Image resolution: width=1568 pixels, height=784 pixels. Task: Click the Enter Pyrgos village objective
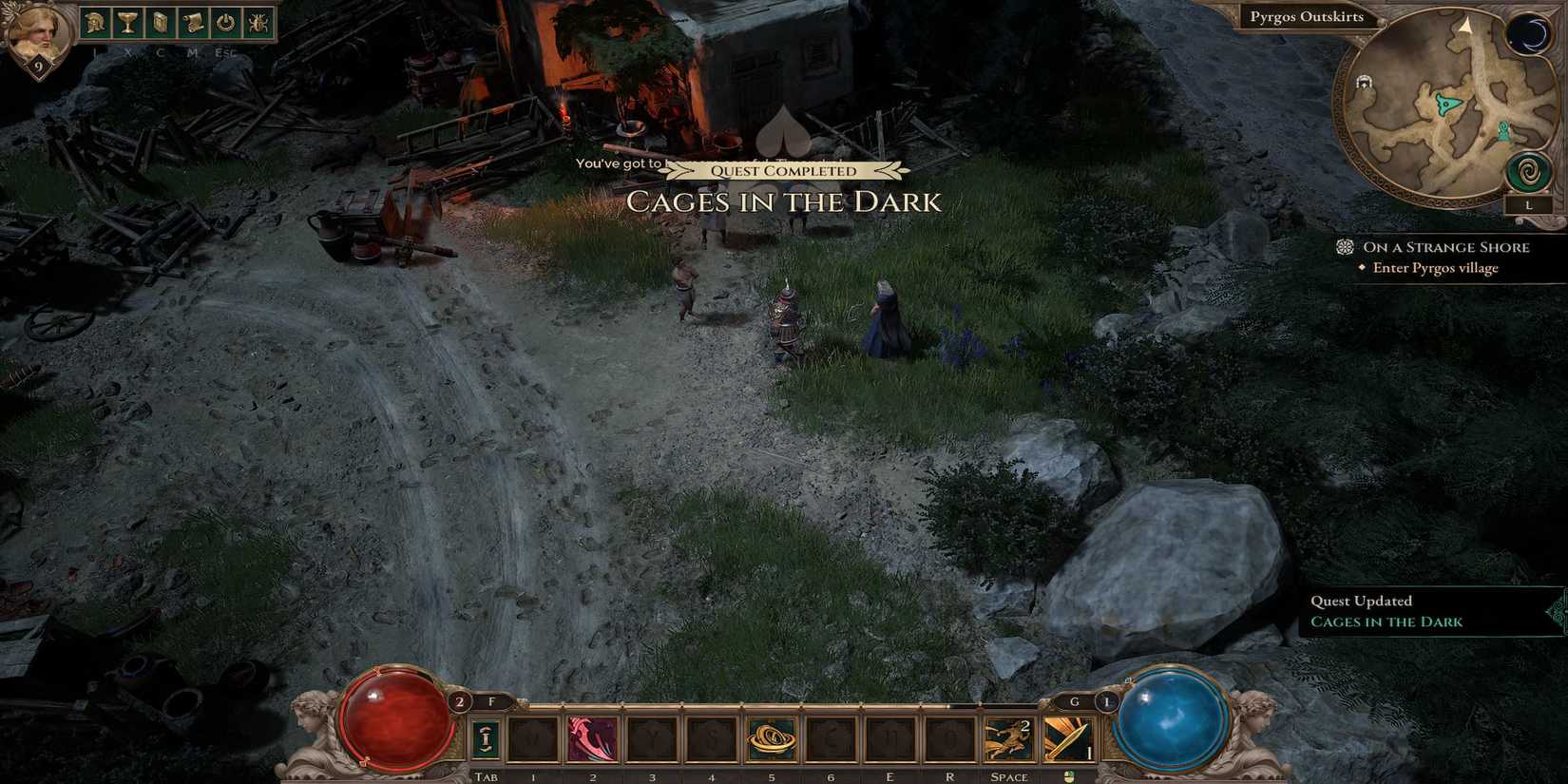1439,268
